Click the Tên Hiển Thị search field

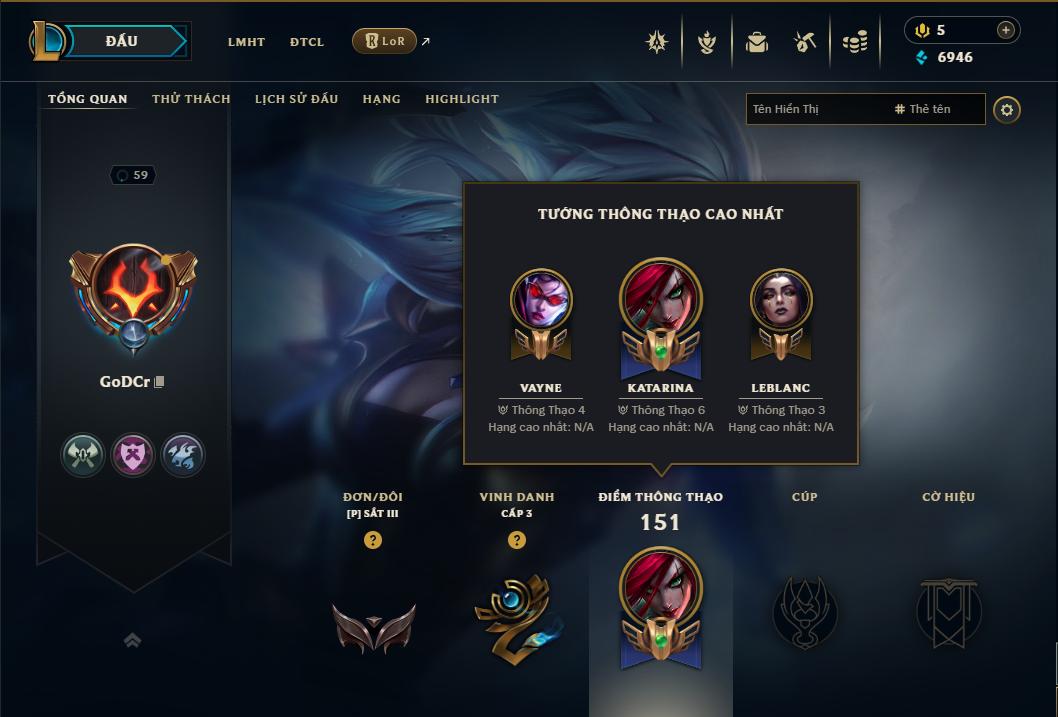pyautogui.click(x=815, y=109)
